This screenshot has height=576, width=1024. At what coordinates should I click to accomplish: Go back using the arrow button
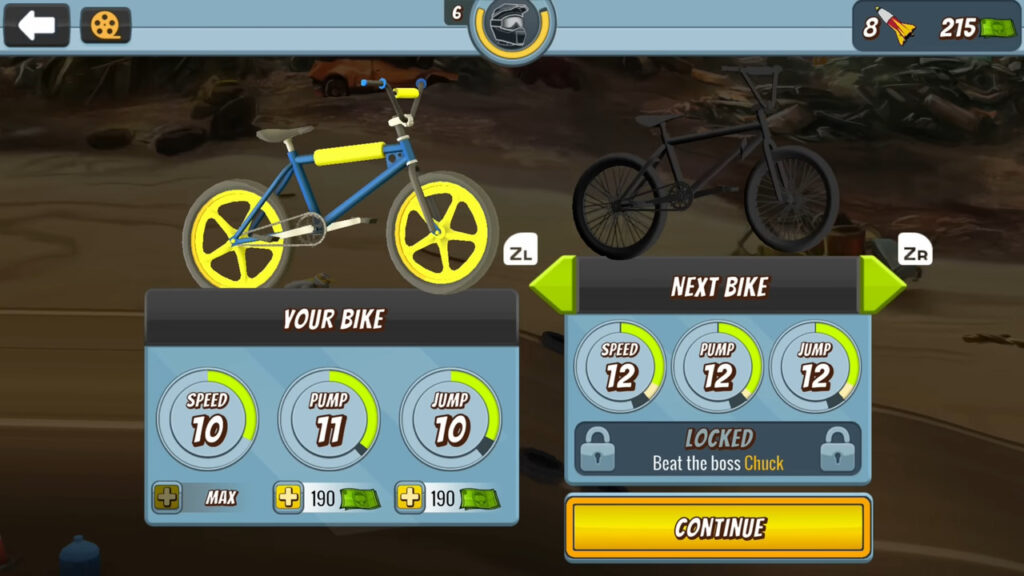(37, 25)
